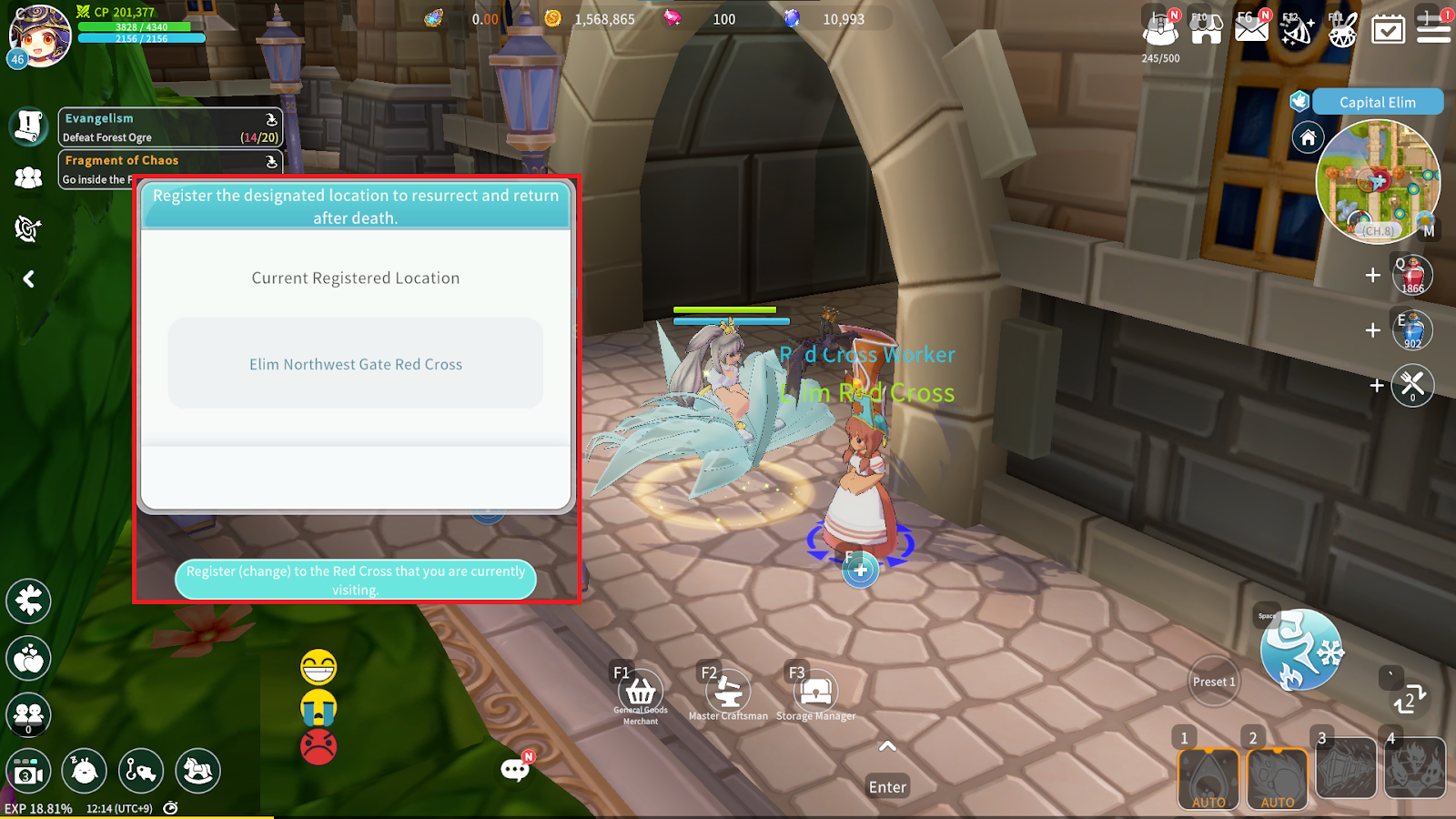The width and height of the screenshot is (1456, 819).
Task: Click the home icon beside the minimap
Action: [x=1308, y=138]
